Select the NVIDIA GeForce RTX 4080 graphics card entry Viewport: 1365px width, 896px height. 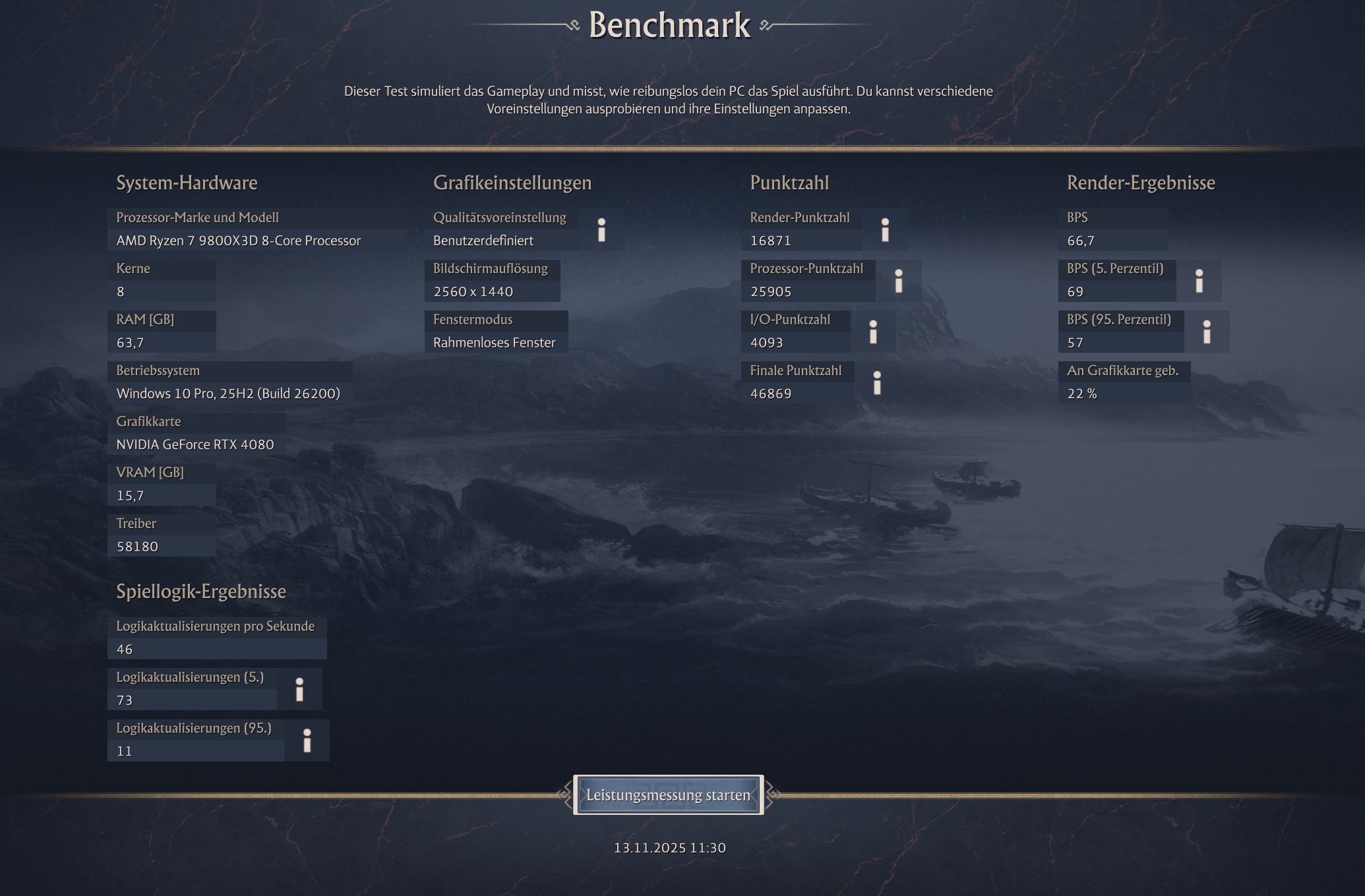pyautogui.click(x=195, y=444)
